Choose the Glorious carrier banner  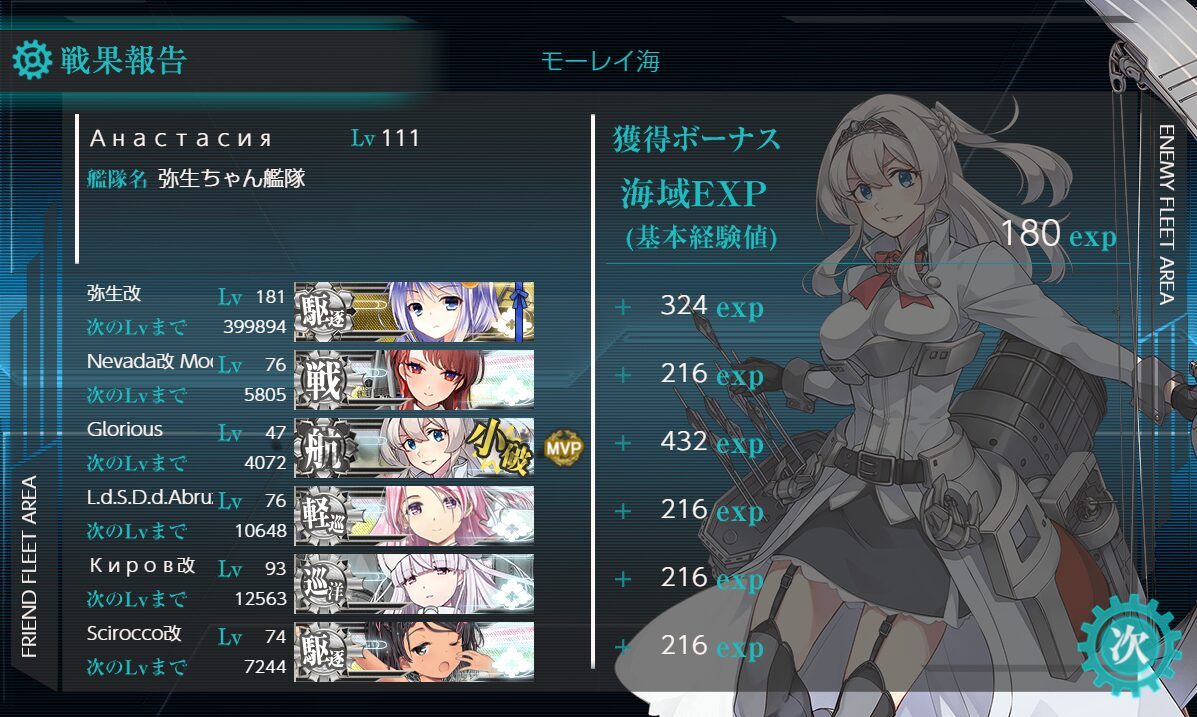[x=414, y=448]
